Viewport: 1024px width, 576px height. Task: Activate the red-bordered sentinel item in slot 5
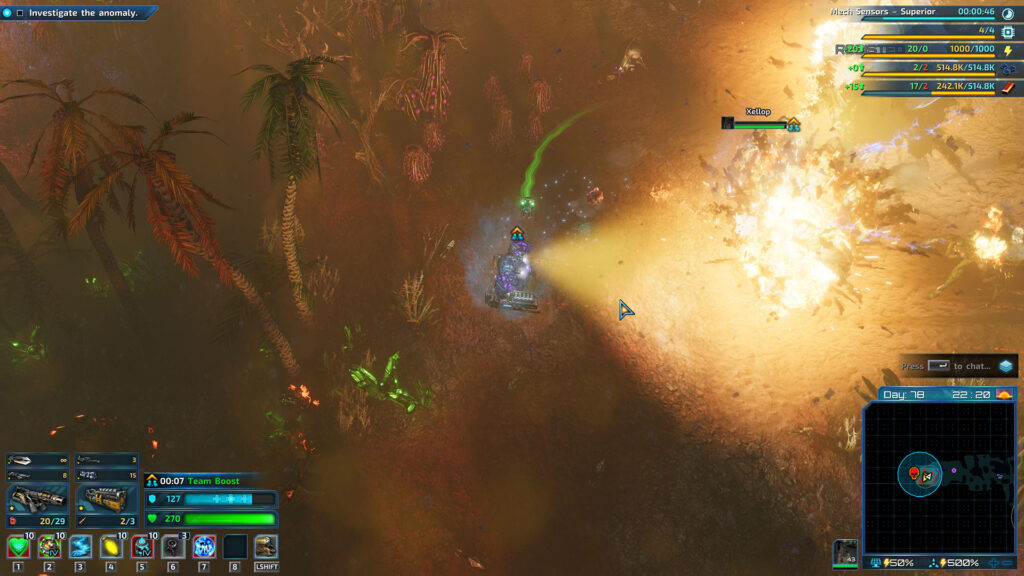(x=142, y=546)
